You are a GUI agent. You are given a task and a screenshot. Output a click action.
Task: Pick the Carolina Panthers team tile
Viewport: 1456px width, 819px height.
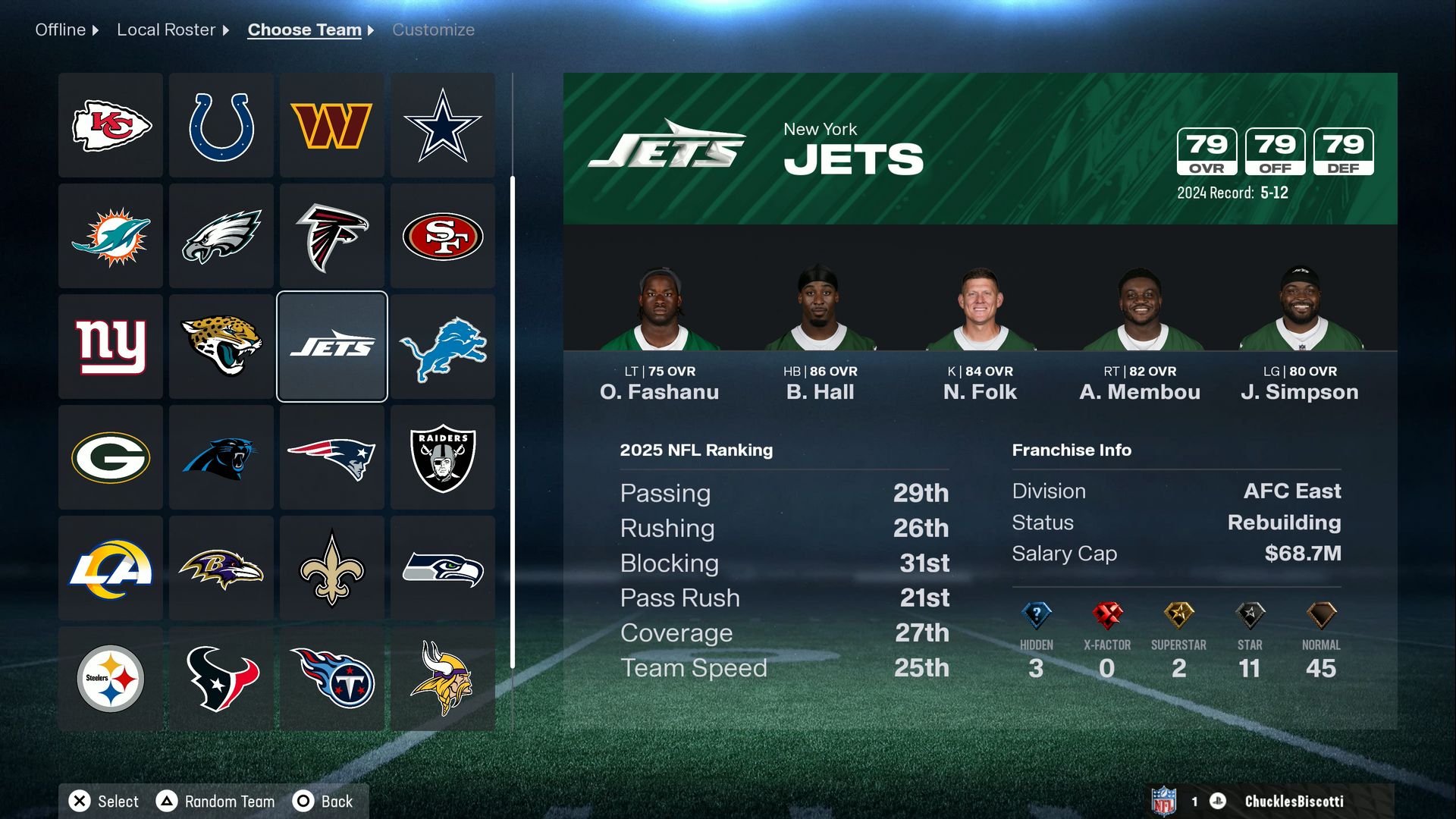click(221, 457)
